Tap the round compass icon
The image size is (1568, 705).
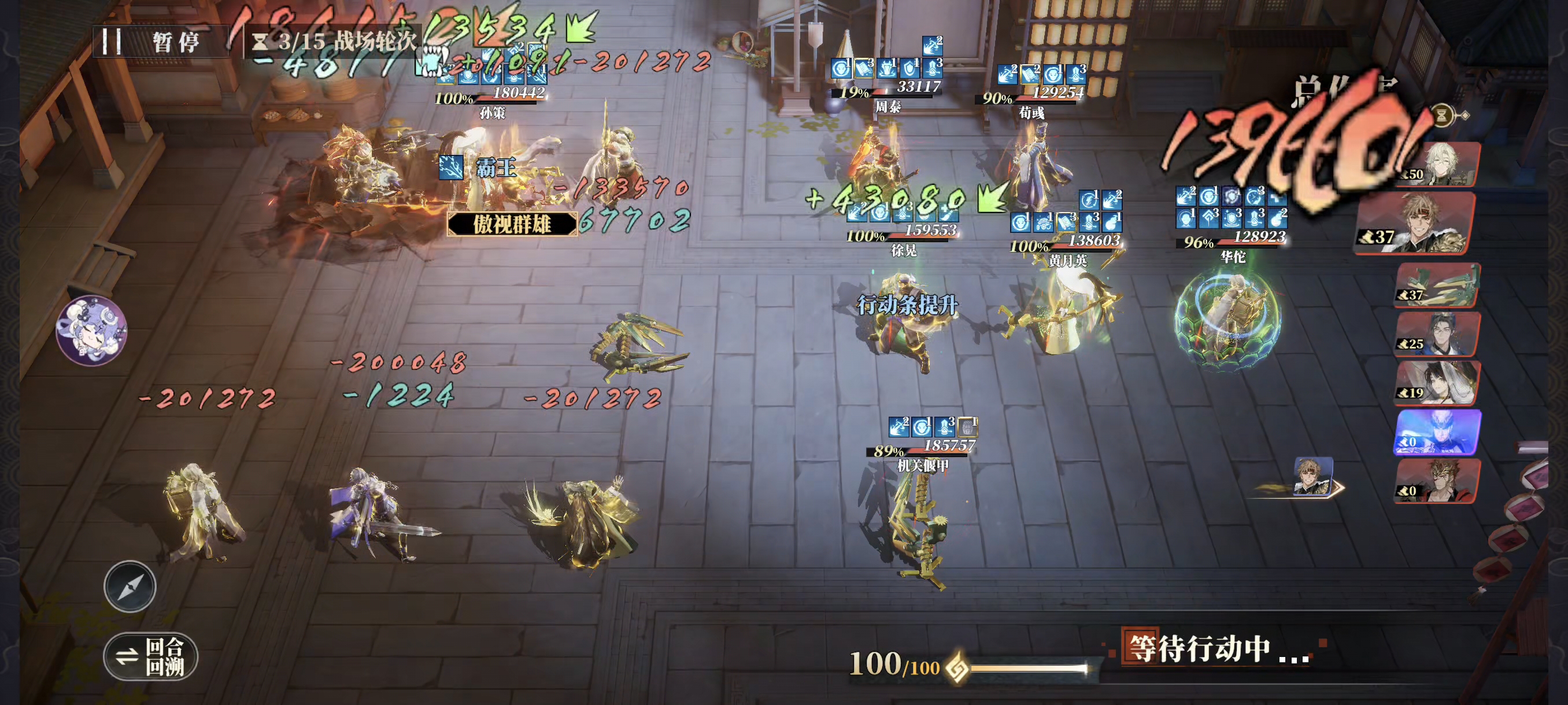coord(130,586)
